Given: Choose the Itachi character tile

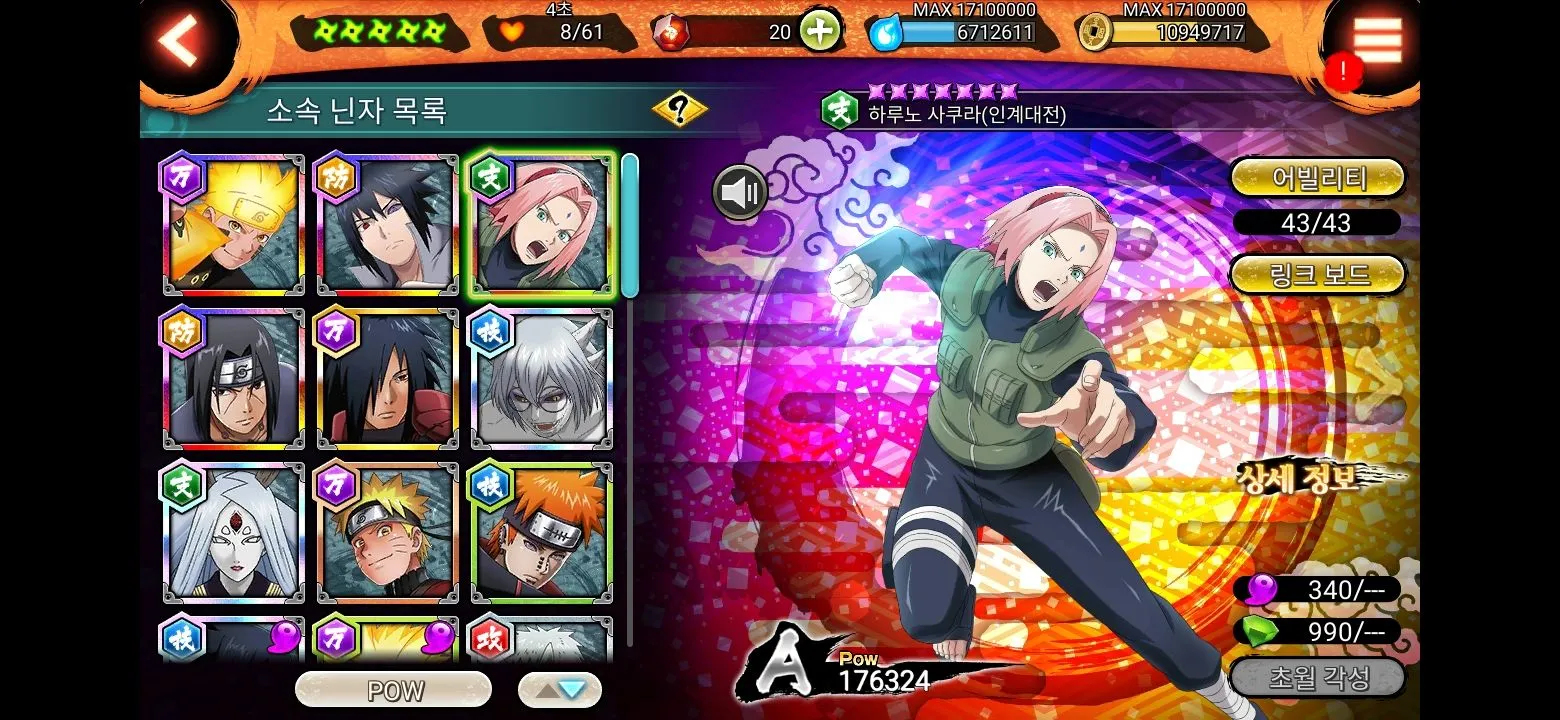Looking at the screenshot, I should coord(234,380).
